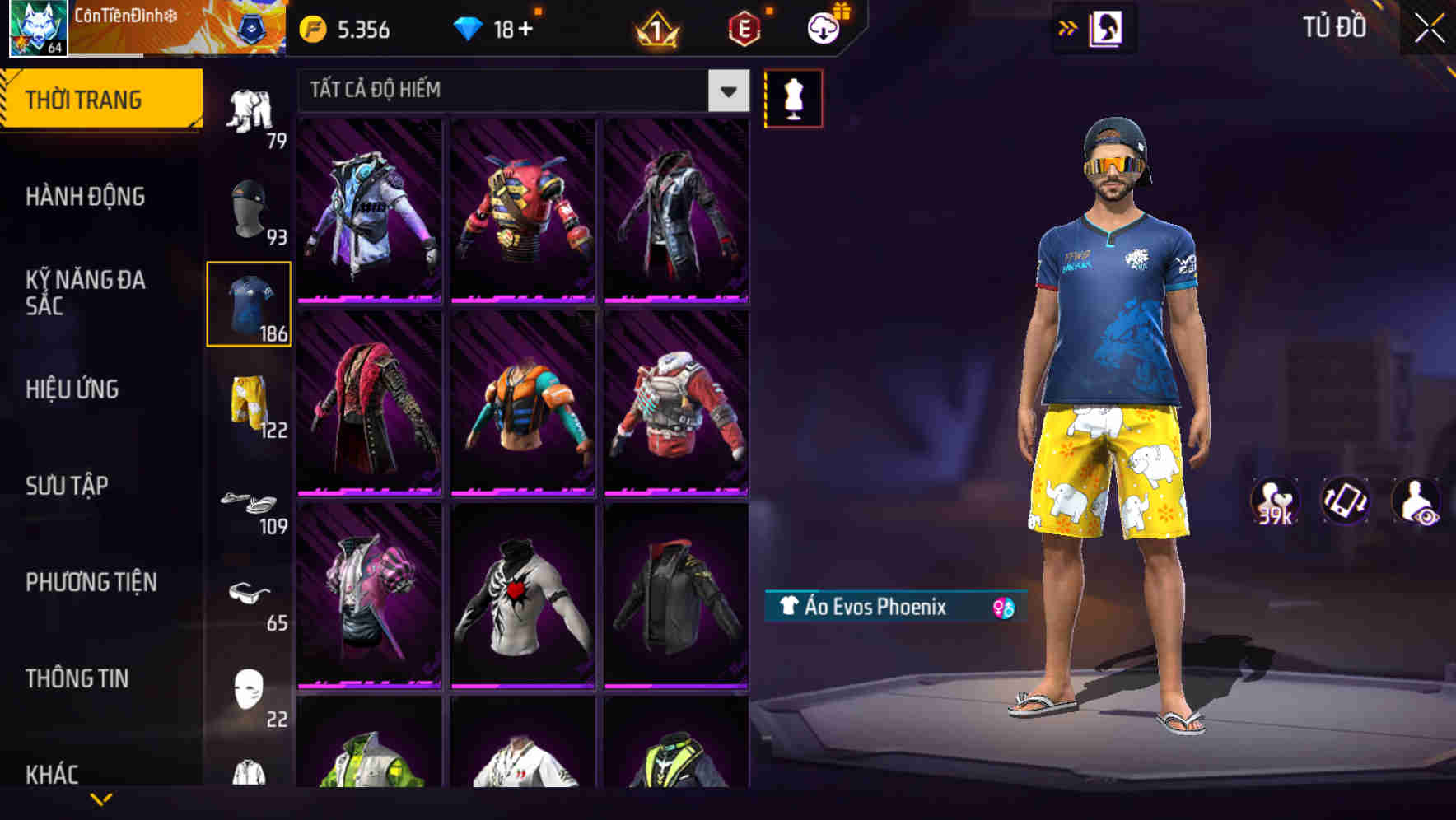Open the sandals category showing 109 items

(250, 502)
